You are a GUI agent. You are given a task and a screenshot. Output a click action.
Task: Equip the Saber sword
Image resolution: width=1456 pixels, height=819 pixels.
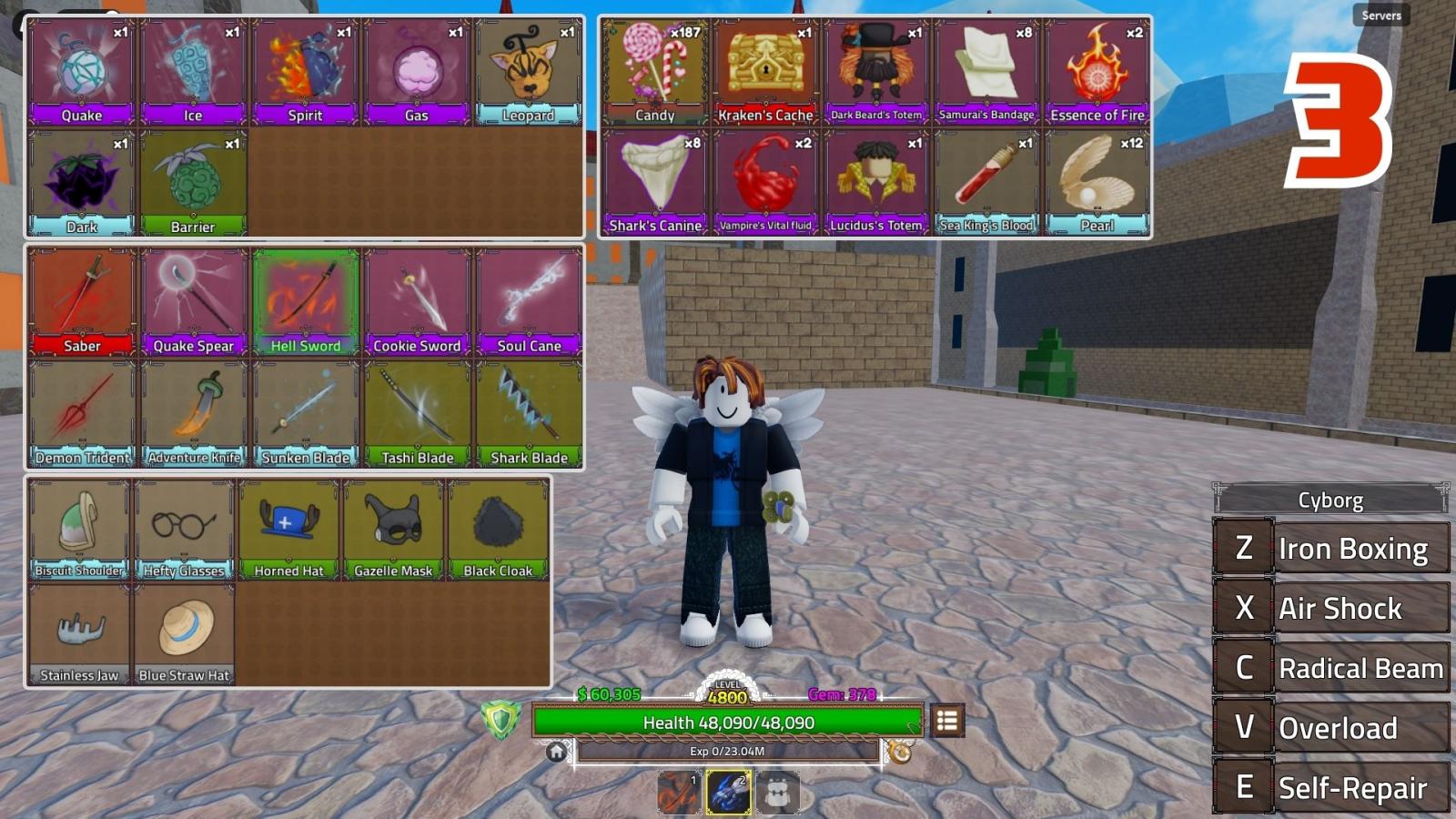tap(82, 302)
